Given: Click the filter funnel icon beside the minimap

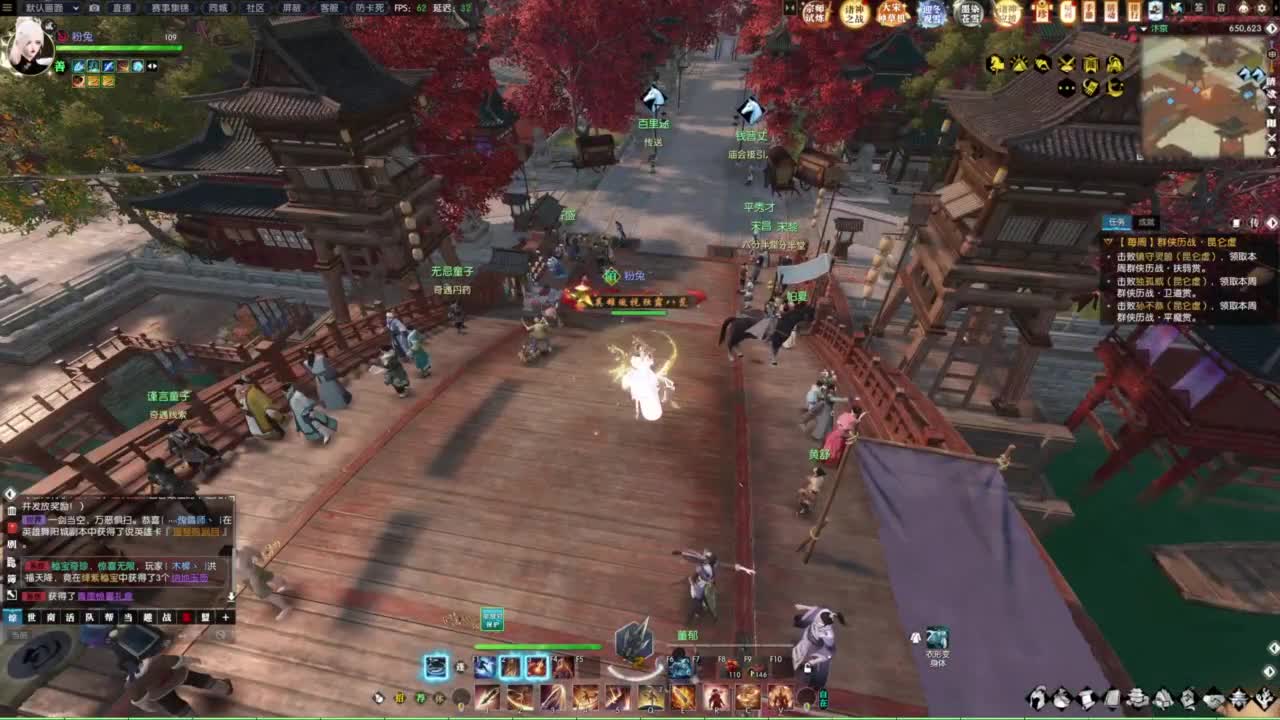Looking at the screenshot, I should tap(1271, 109).
